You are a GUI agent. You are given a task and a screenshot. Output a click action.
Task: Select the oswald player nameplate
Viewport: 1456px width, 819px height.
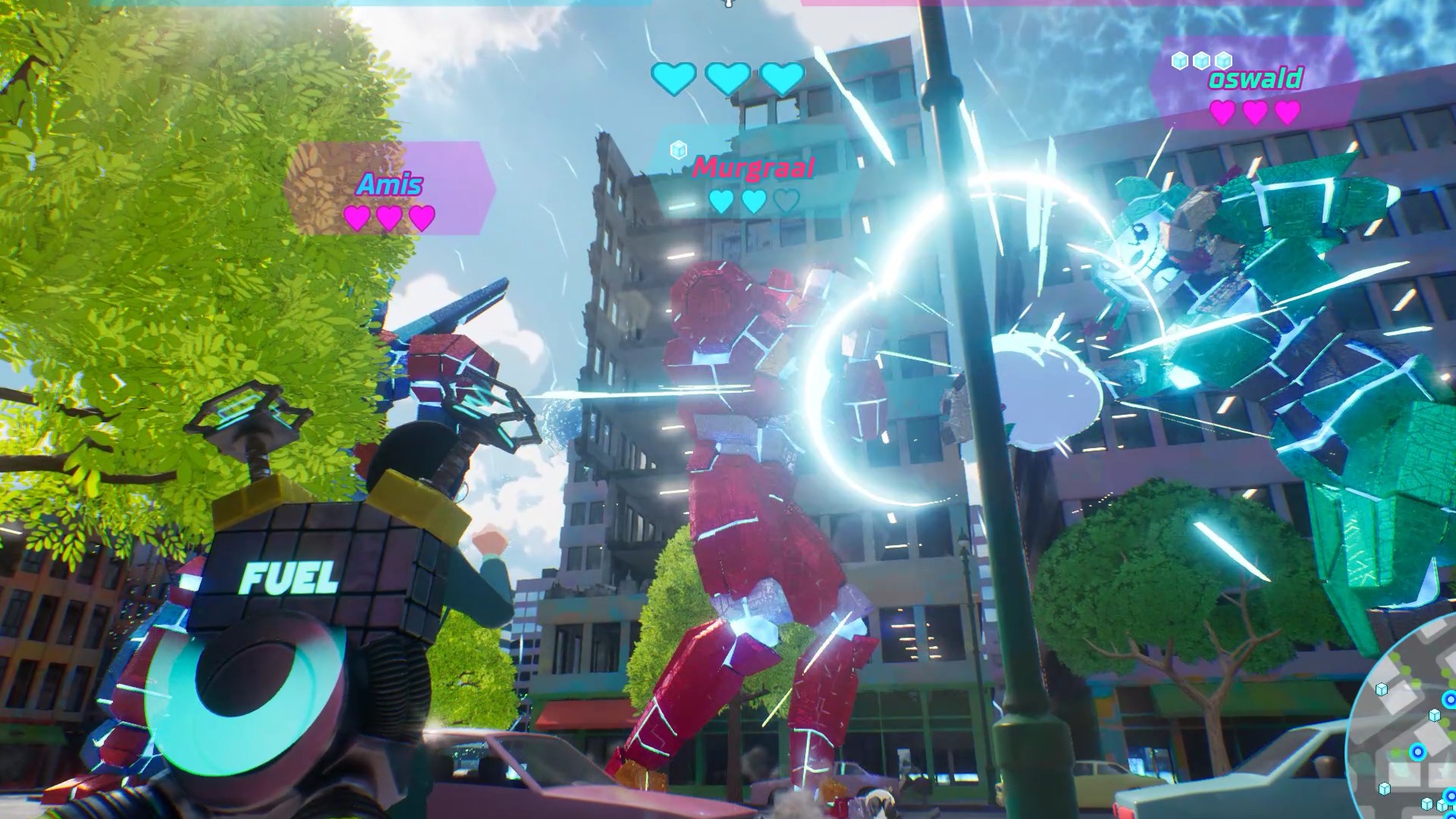point(1255,80)
